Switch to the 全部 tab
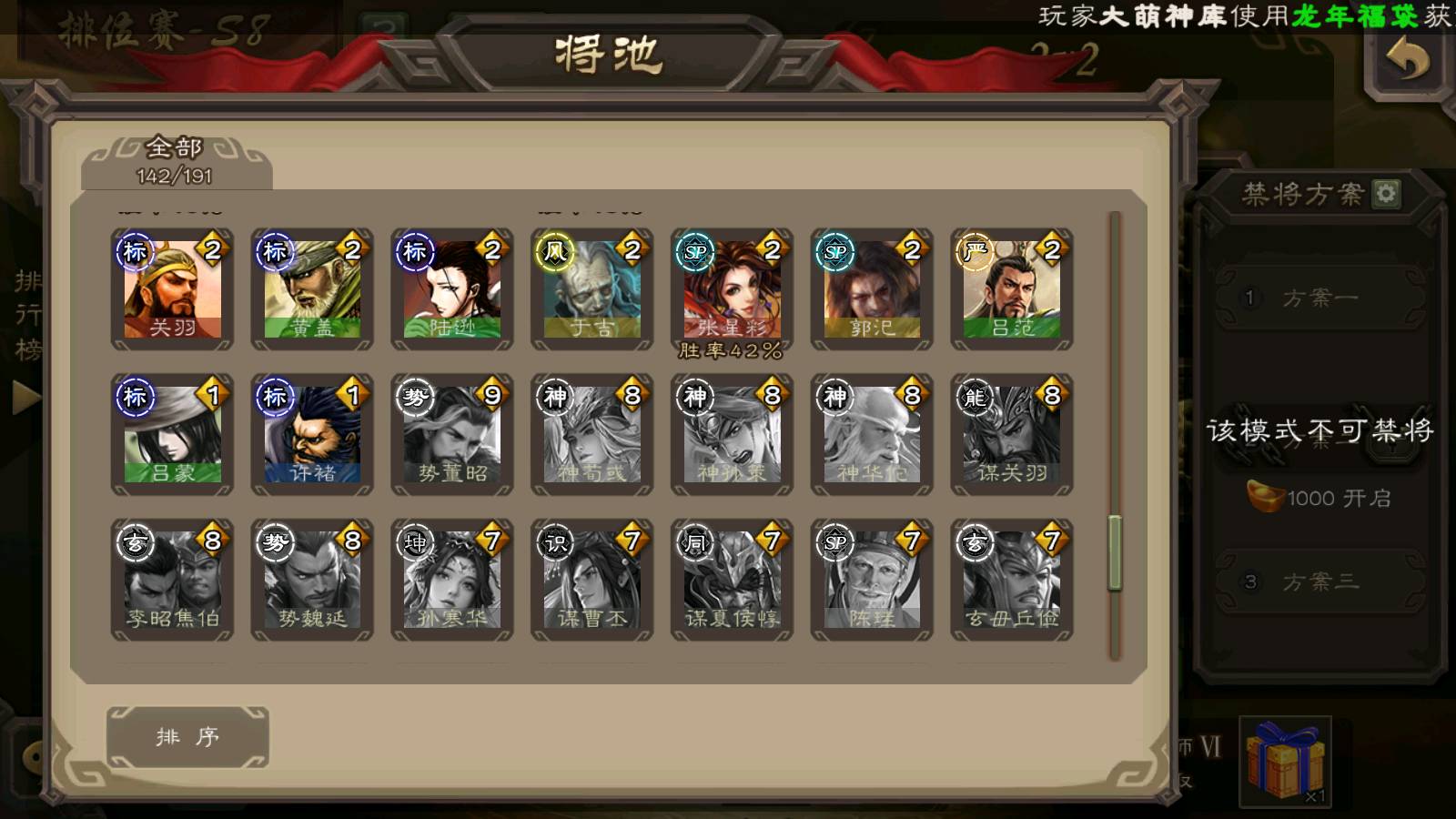 pyautogui.click(x=175, y=161)
